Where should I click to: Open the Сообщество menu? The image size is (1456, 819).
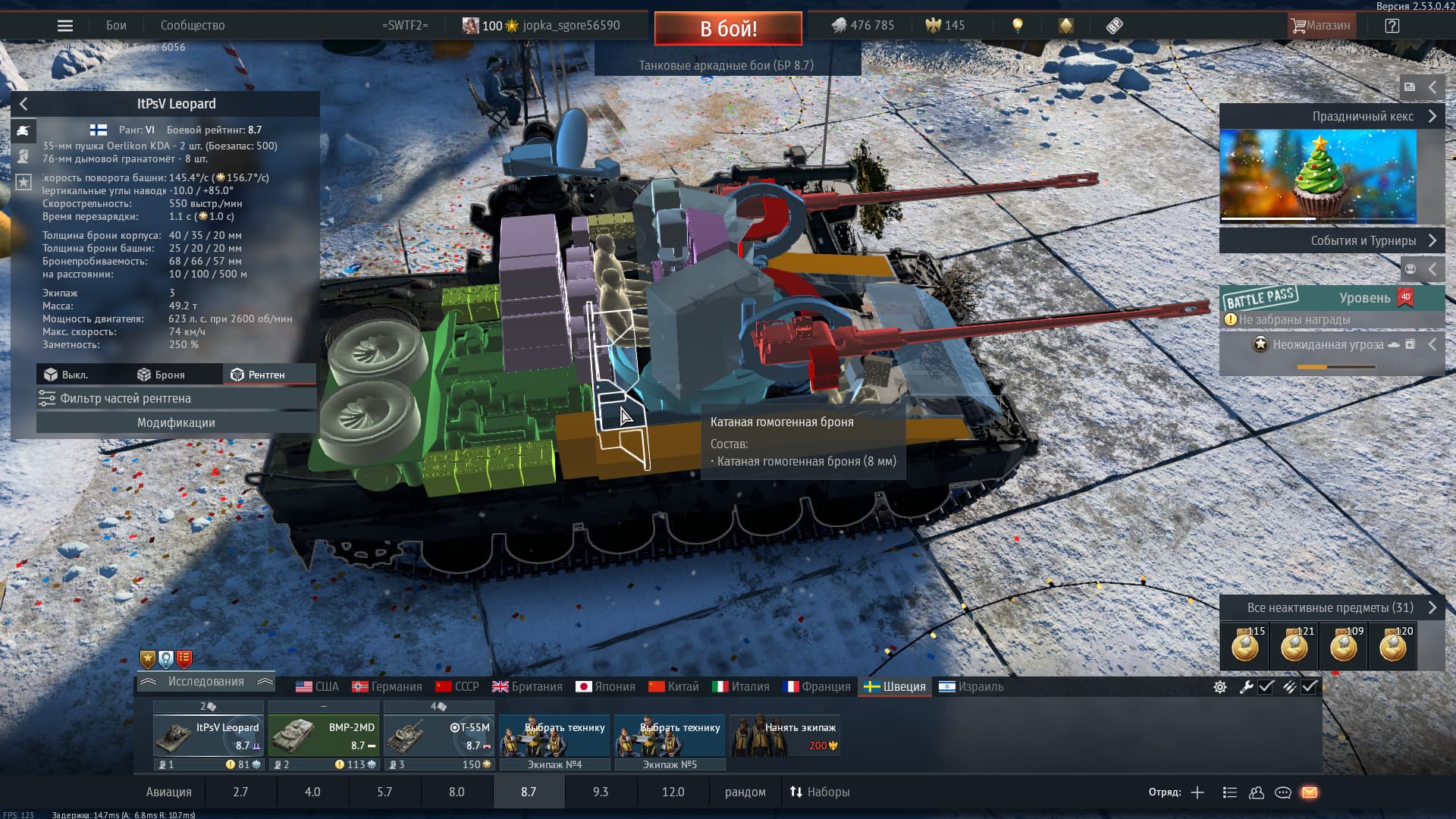(193, 26)
